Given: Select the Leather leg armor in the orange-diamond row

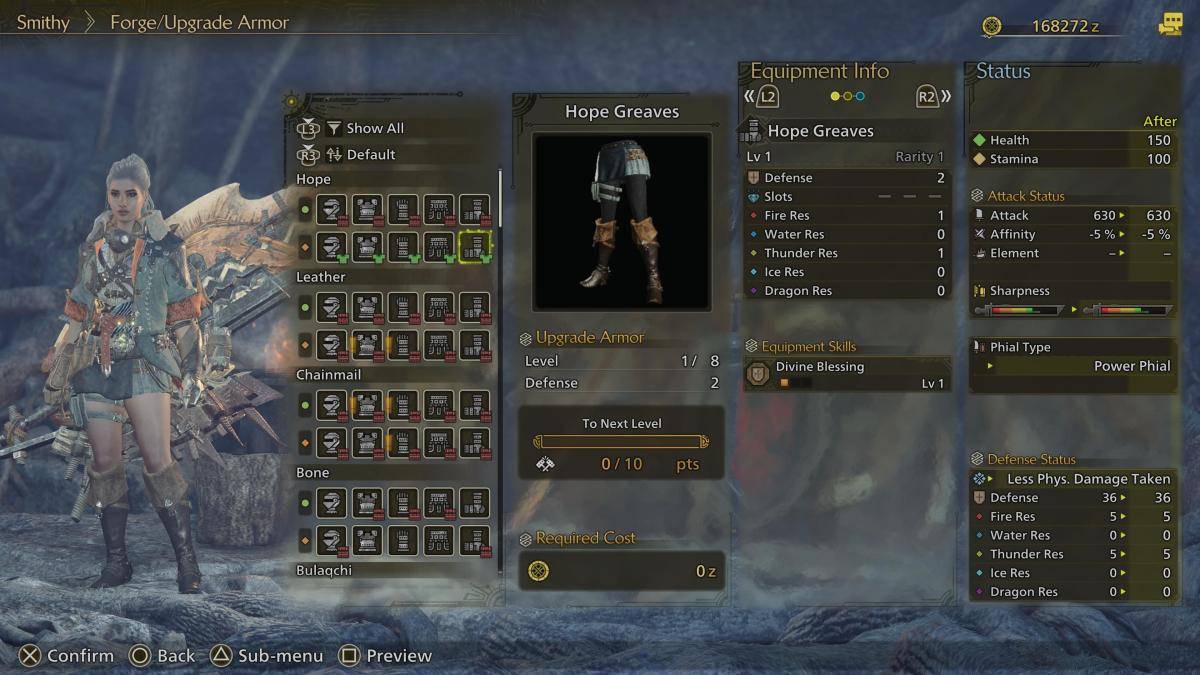Looking at the screenshot, I should coord(474,343).
